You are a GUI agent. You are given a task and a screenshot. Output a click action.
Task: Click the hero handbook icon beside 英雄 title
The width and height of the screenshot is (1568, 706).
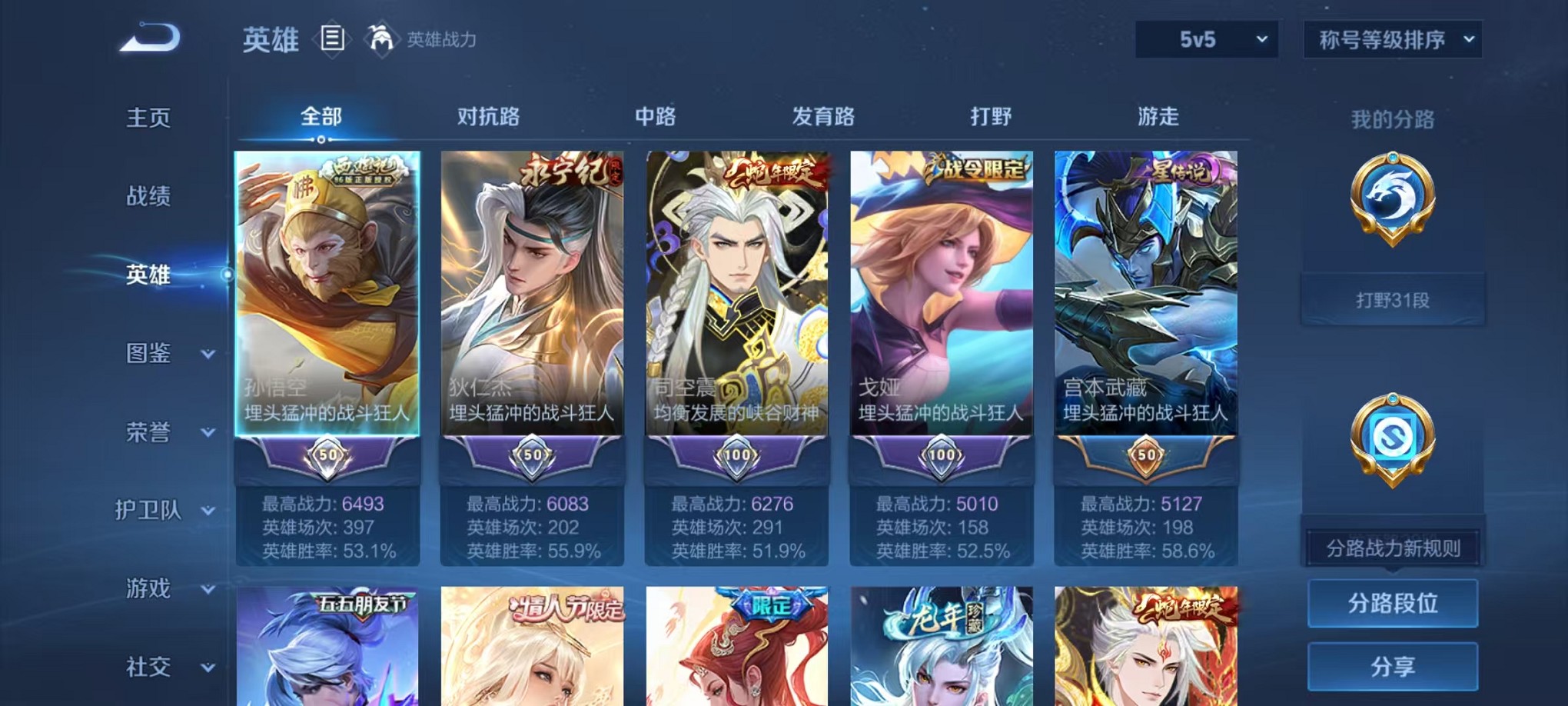332,38
